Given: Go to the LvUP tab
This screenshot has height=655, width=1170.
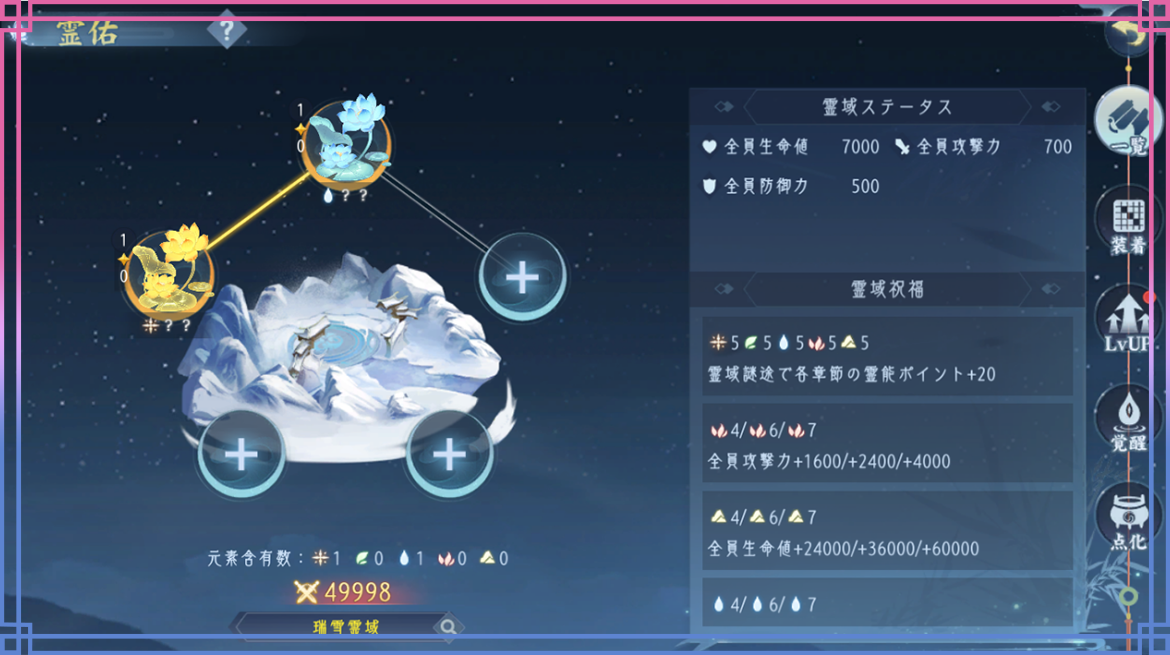Looking at the screenshot, I should (x=1128, y=320).
